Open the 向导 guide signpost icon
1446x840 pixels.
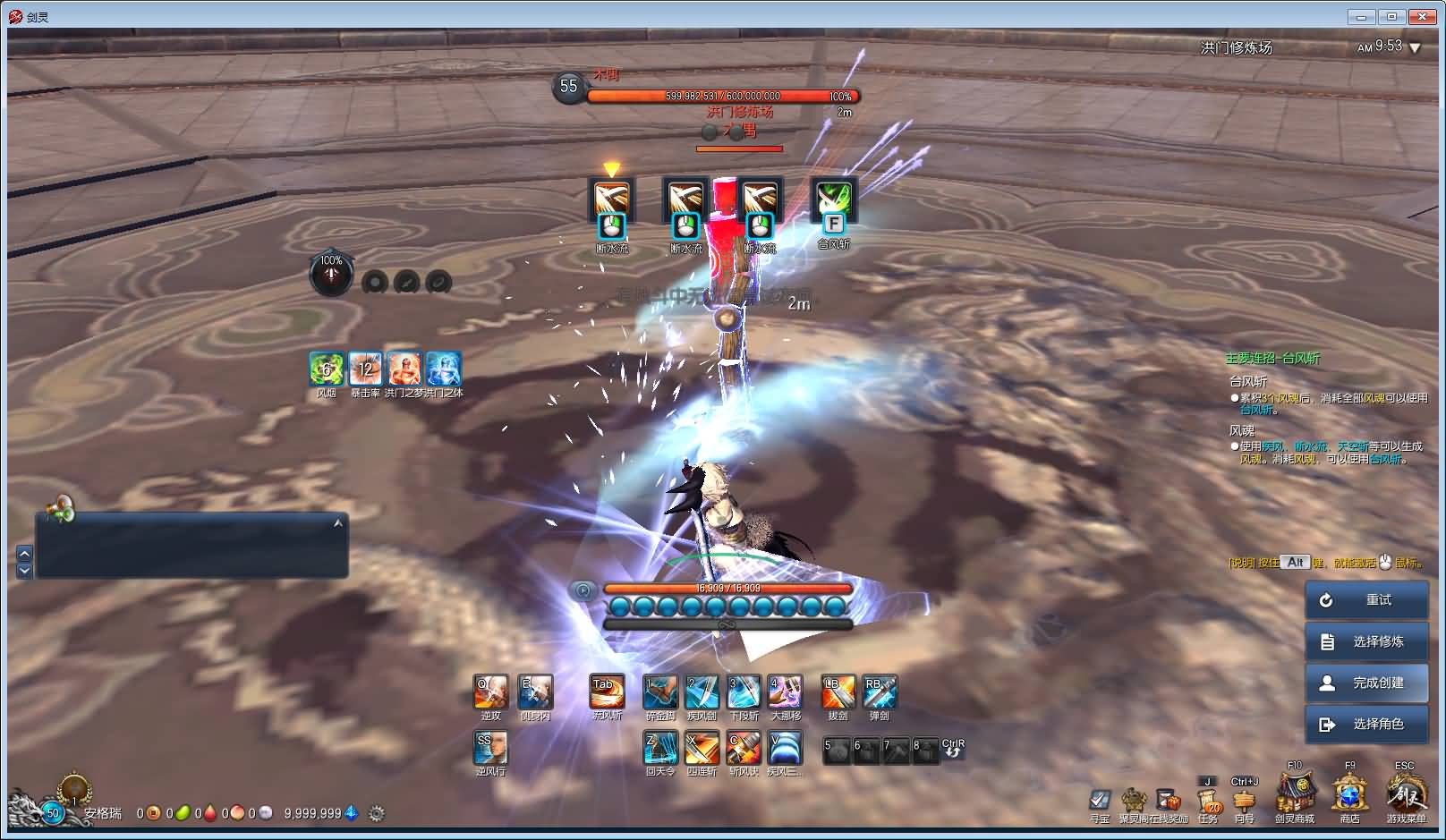(1244, 801)
